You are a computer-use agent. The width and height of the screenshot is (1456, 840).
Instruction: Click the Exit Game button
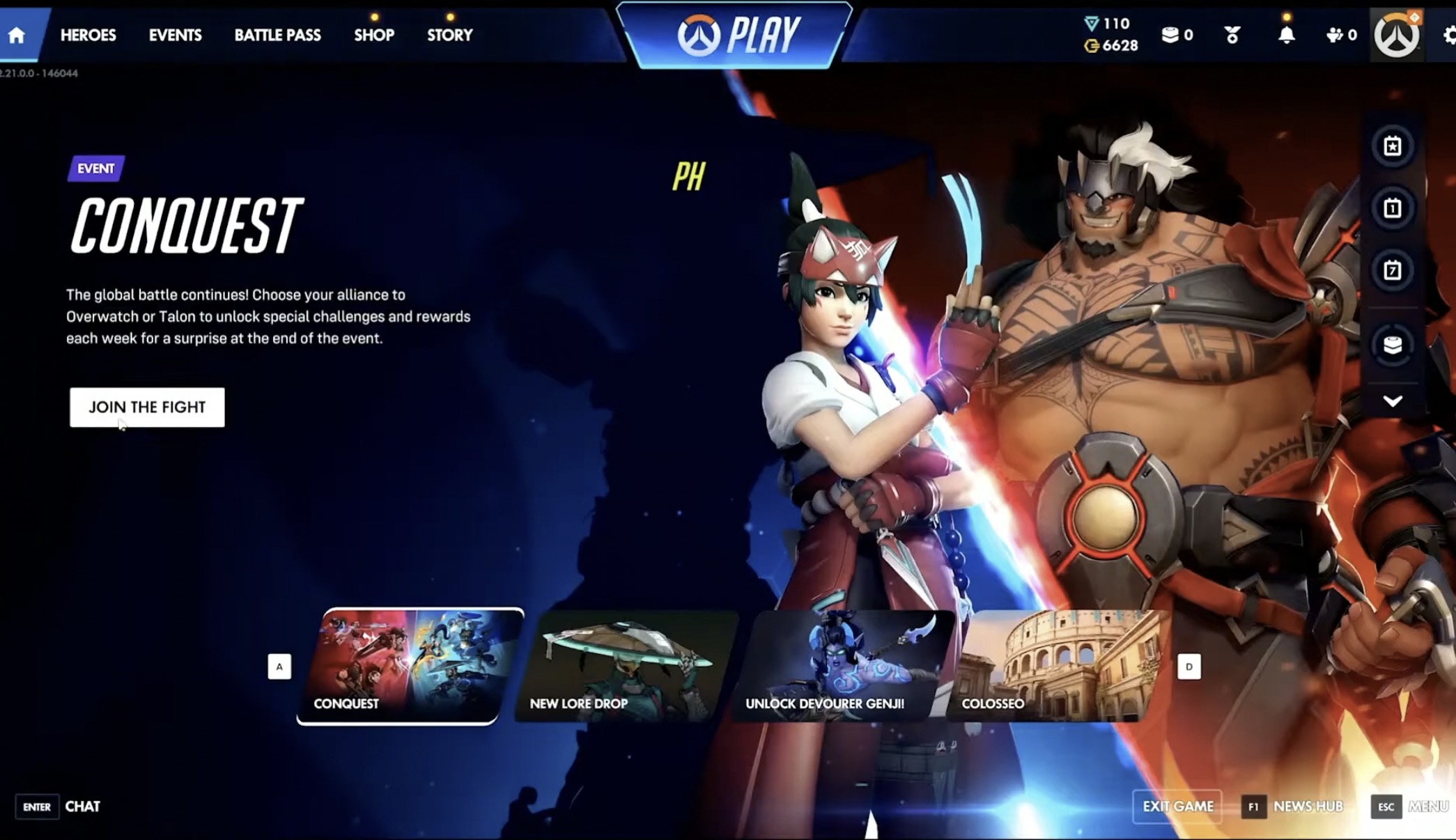[x=1177, y=807]
